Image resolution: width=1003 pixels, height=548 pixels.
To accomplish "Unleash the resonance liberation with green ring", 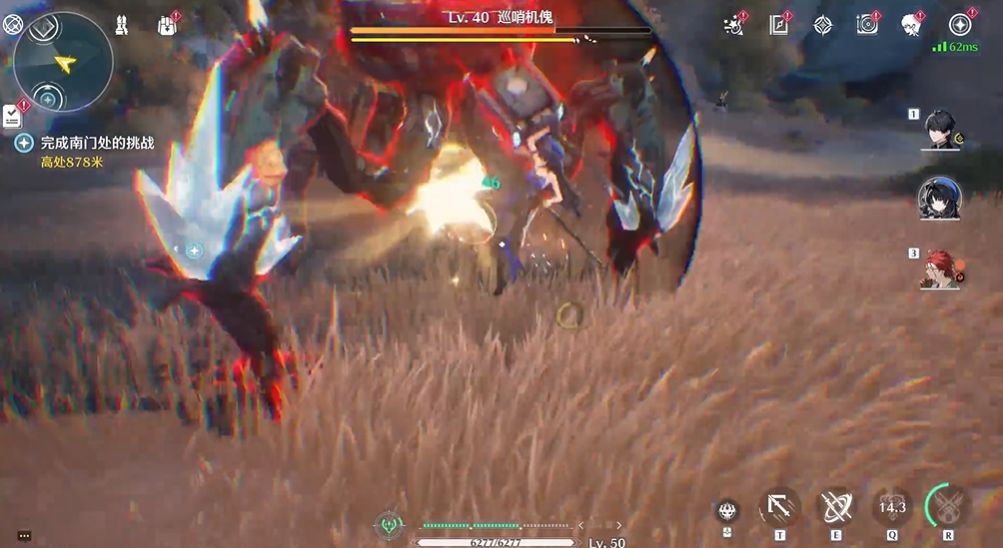I will (x=948, y=506).
